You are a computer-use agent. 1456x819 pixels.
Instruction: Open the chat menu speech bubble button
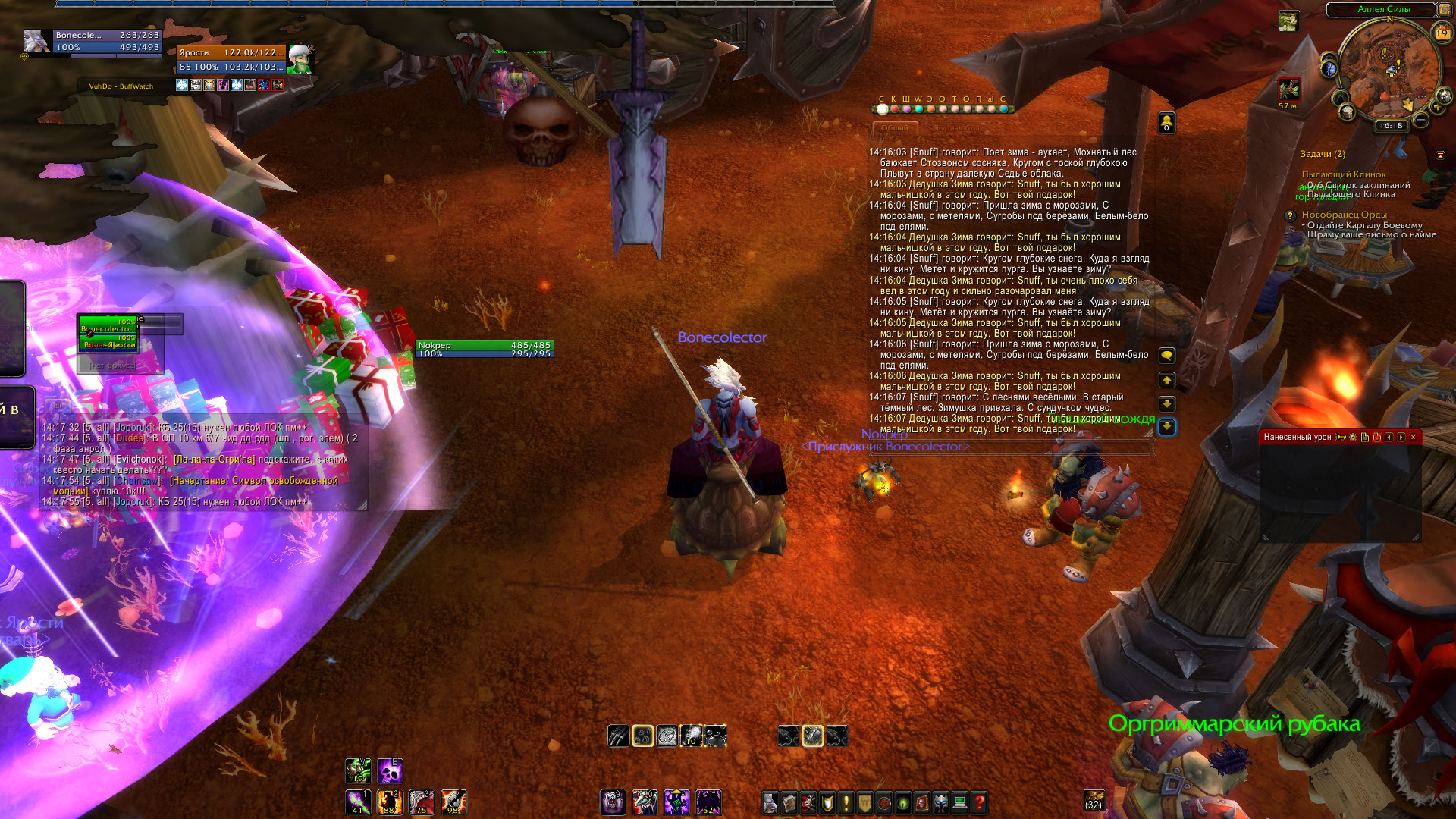[x=1167, y=356]
